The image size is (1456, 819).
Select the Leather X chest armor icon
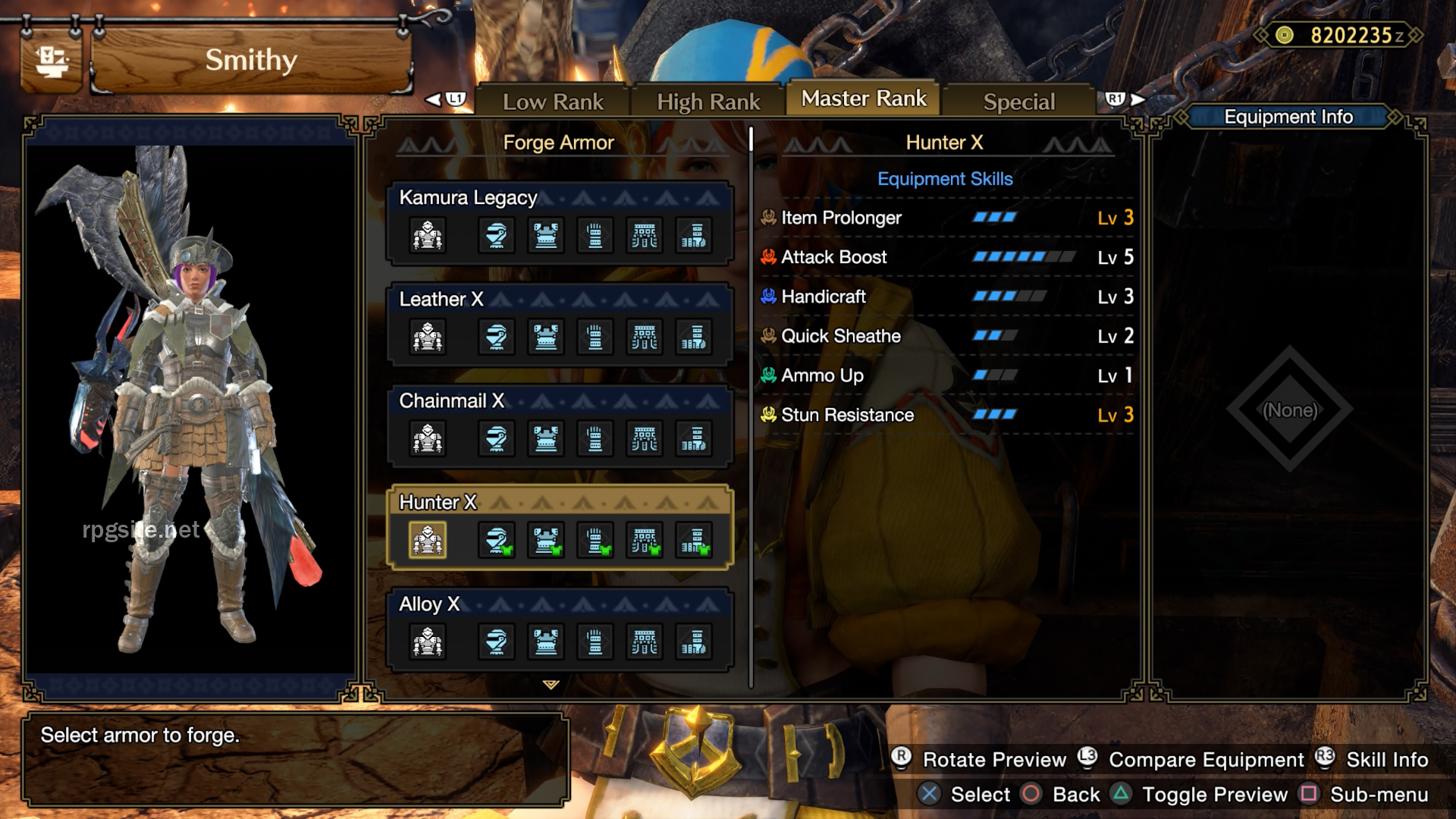(x=546, y=337)
